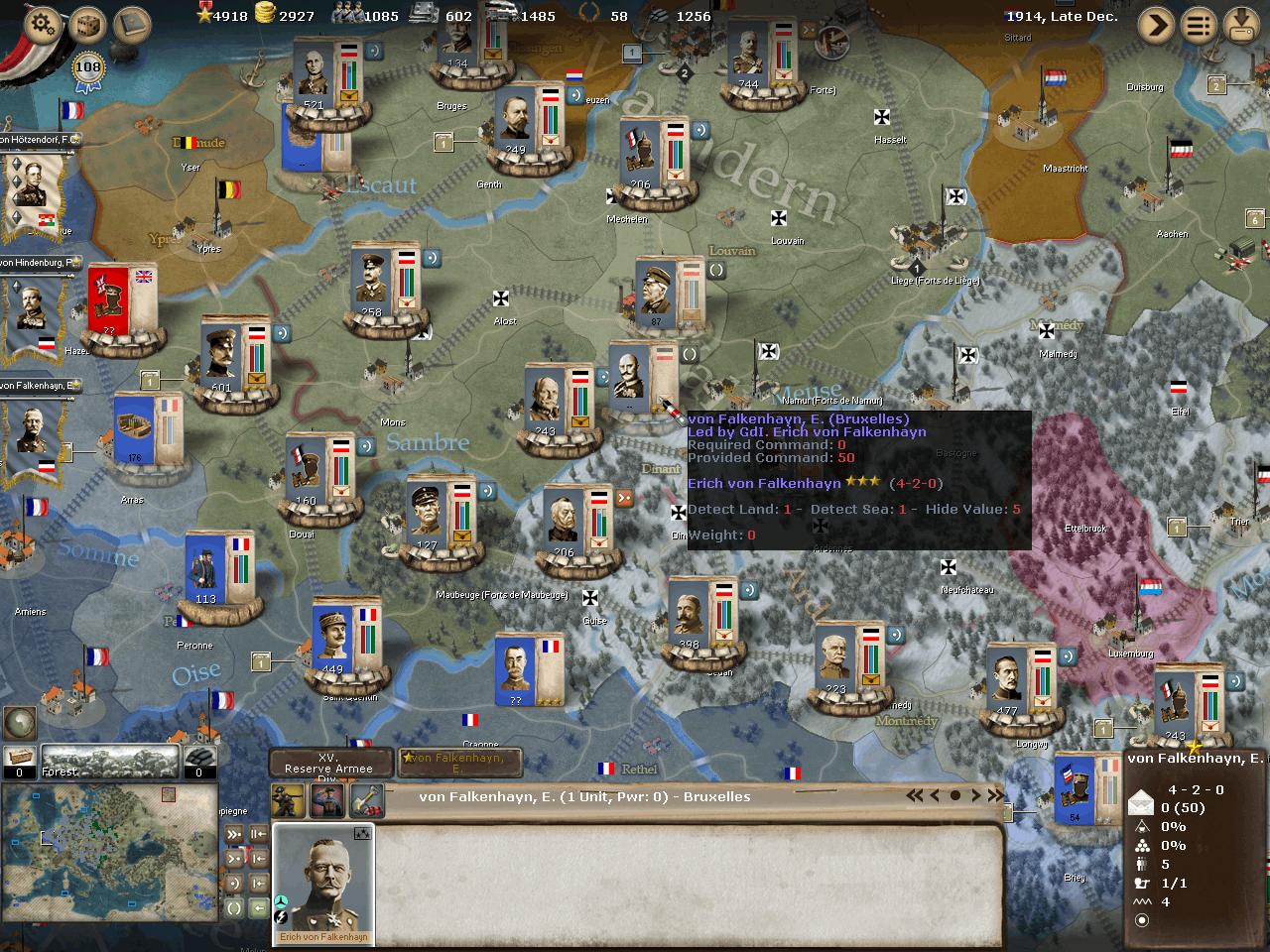Click the dice icon button
The width and height of the screenshot is (1270, 952).
(88, 24)
